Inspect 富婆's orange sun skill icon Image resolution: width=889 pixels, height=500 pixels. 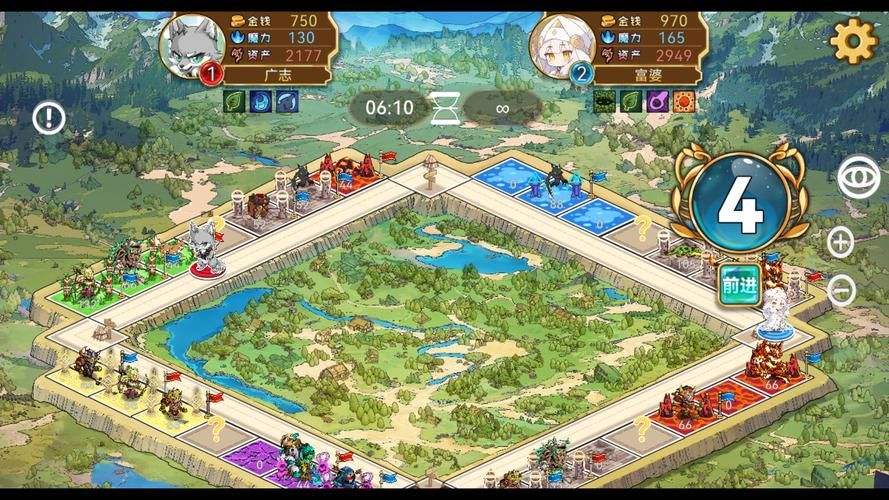click(684, 101)
